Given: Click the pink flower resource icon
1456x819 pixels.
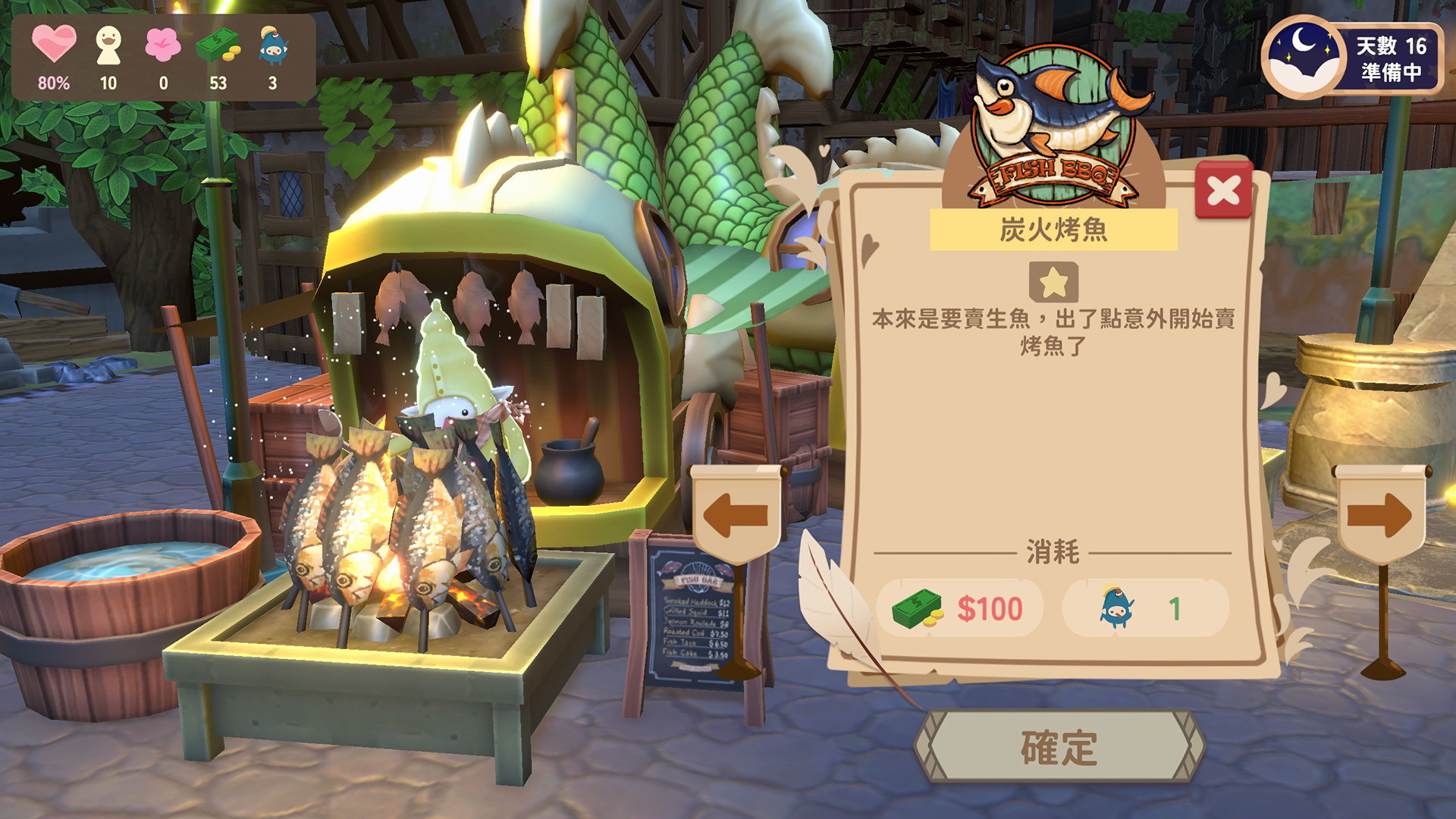Looking at the screenshot, I should 163,44.
